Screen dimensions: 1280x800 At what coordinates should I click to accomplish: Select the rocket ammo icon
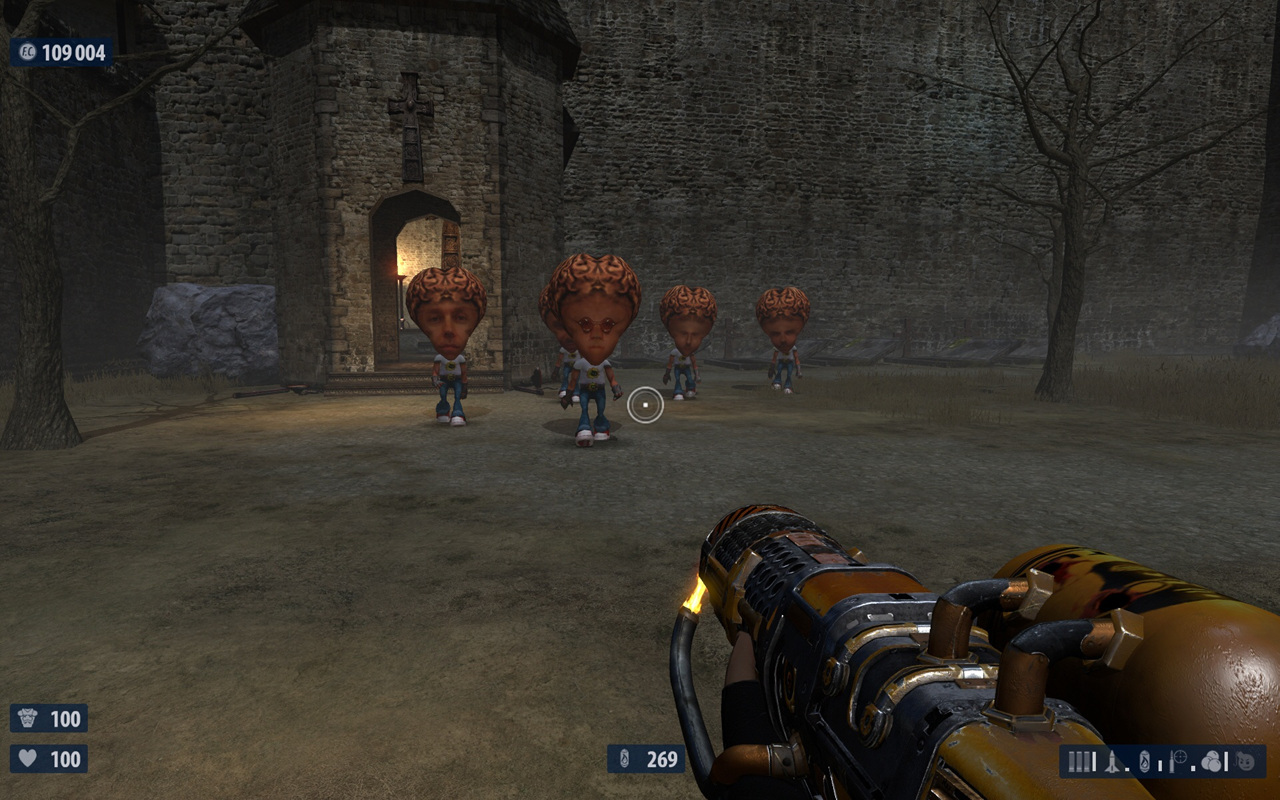click(x=1112, y=762)
